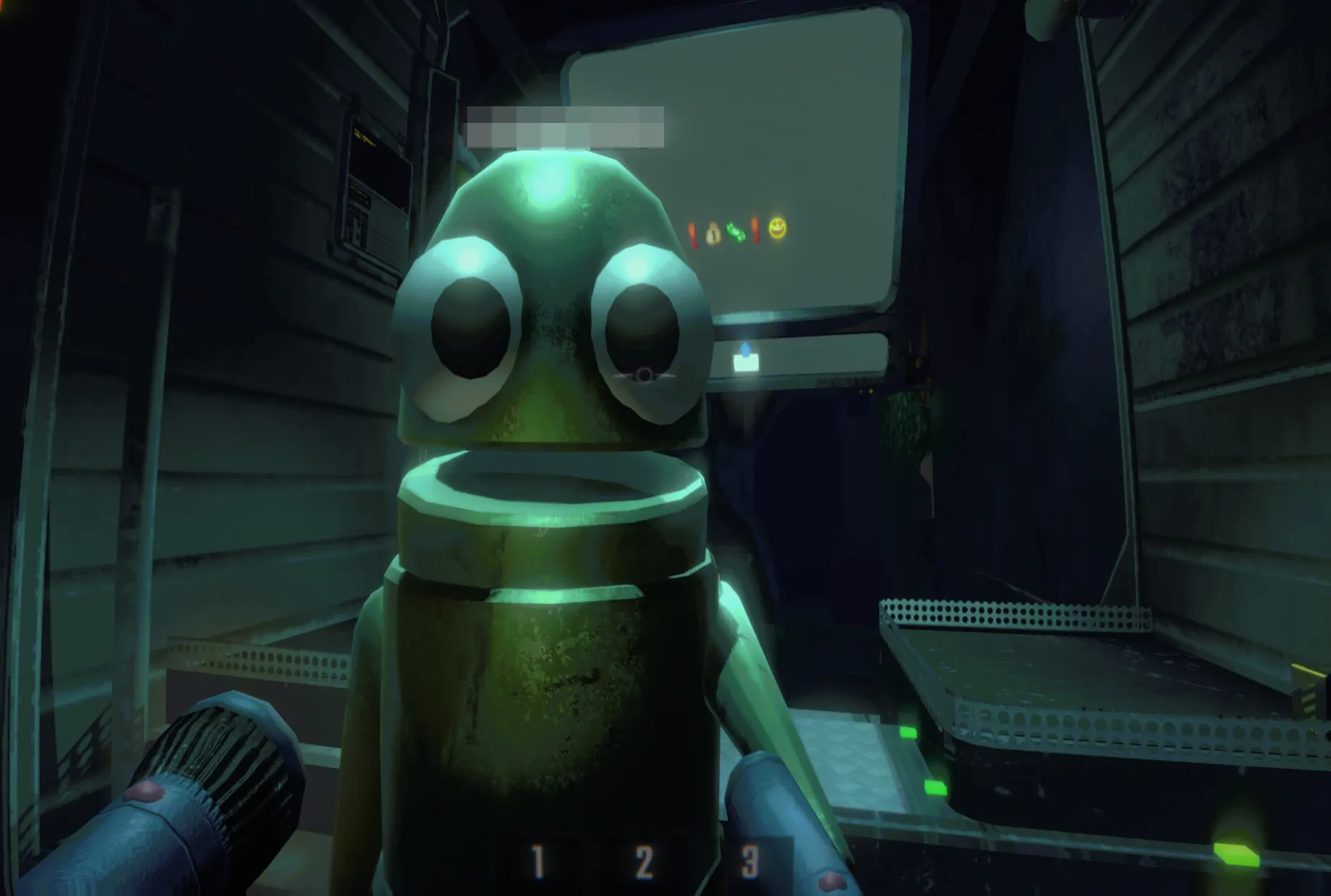
Task: Click the yellow text line on the terminal
Action: point(366,137)
